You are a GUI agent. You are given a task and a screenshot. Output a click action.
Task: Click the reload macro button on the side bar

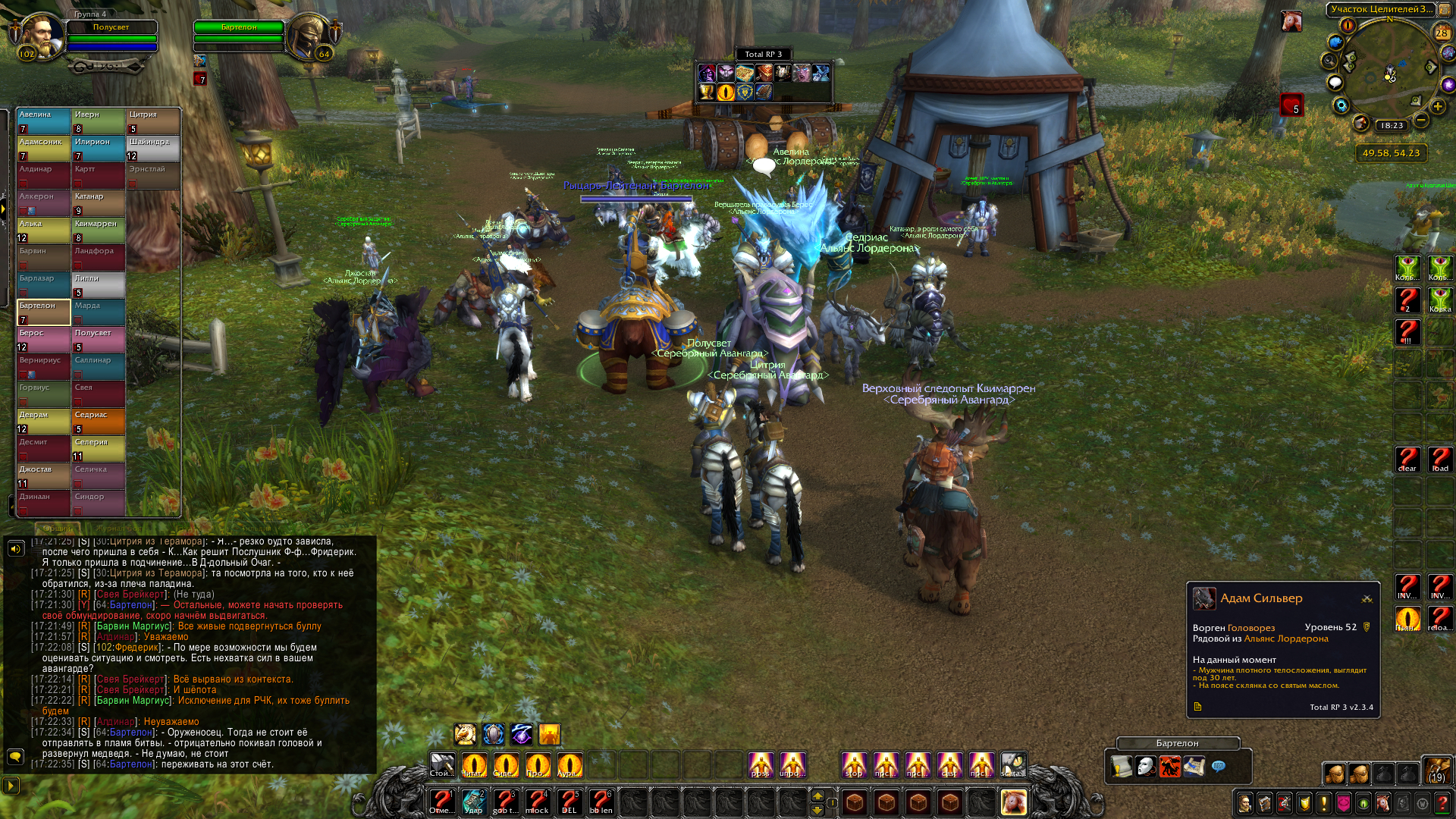pos(1439,619)
